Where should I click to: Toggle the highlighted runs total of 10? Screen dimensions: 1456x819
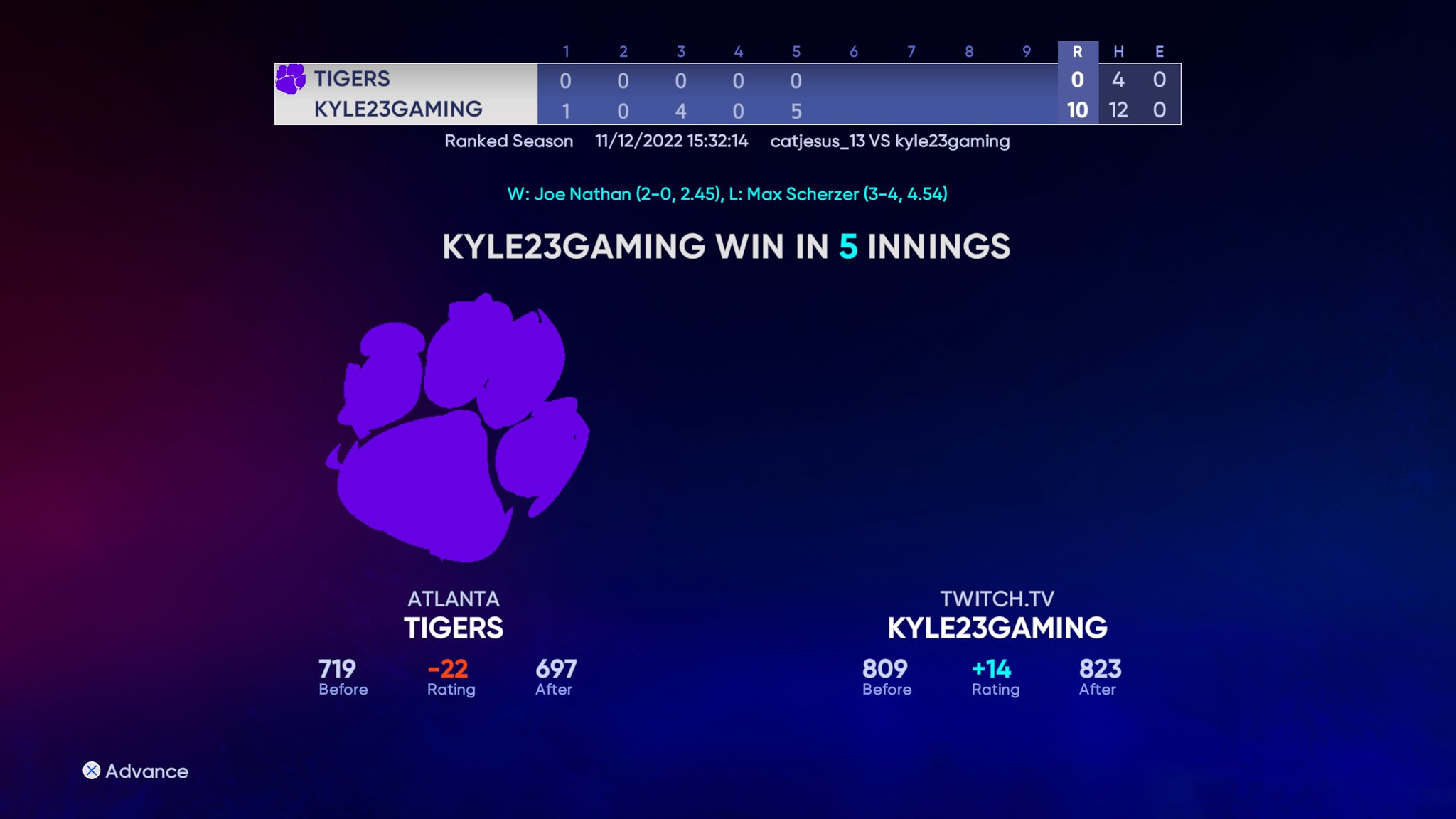coord(1078,110)
